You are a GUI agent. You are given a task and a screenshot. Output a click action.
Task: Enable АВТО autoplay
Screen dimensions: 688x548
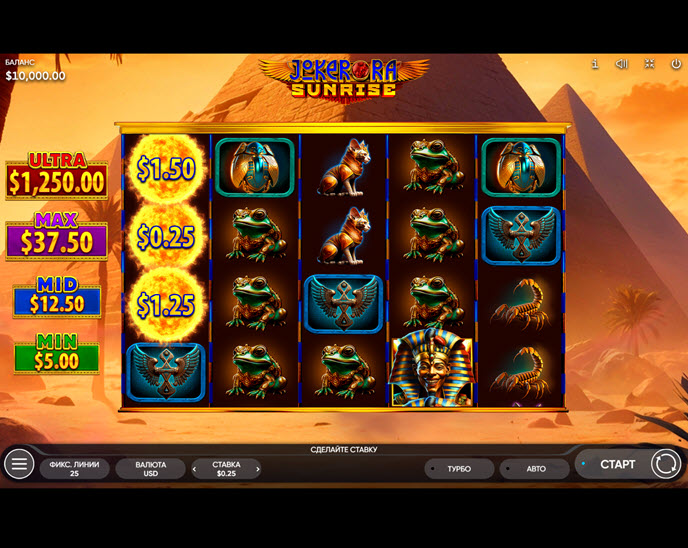536,469
